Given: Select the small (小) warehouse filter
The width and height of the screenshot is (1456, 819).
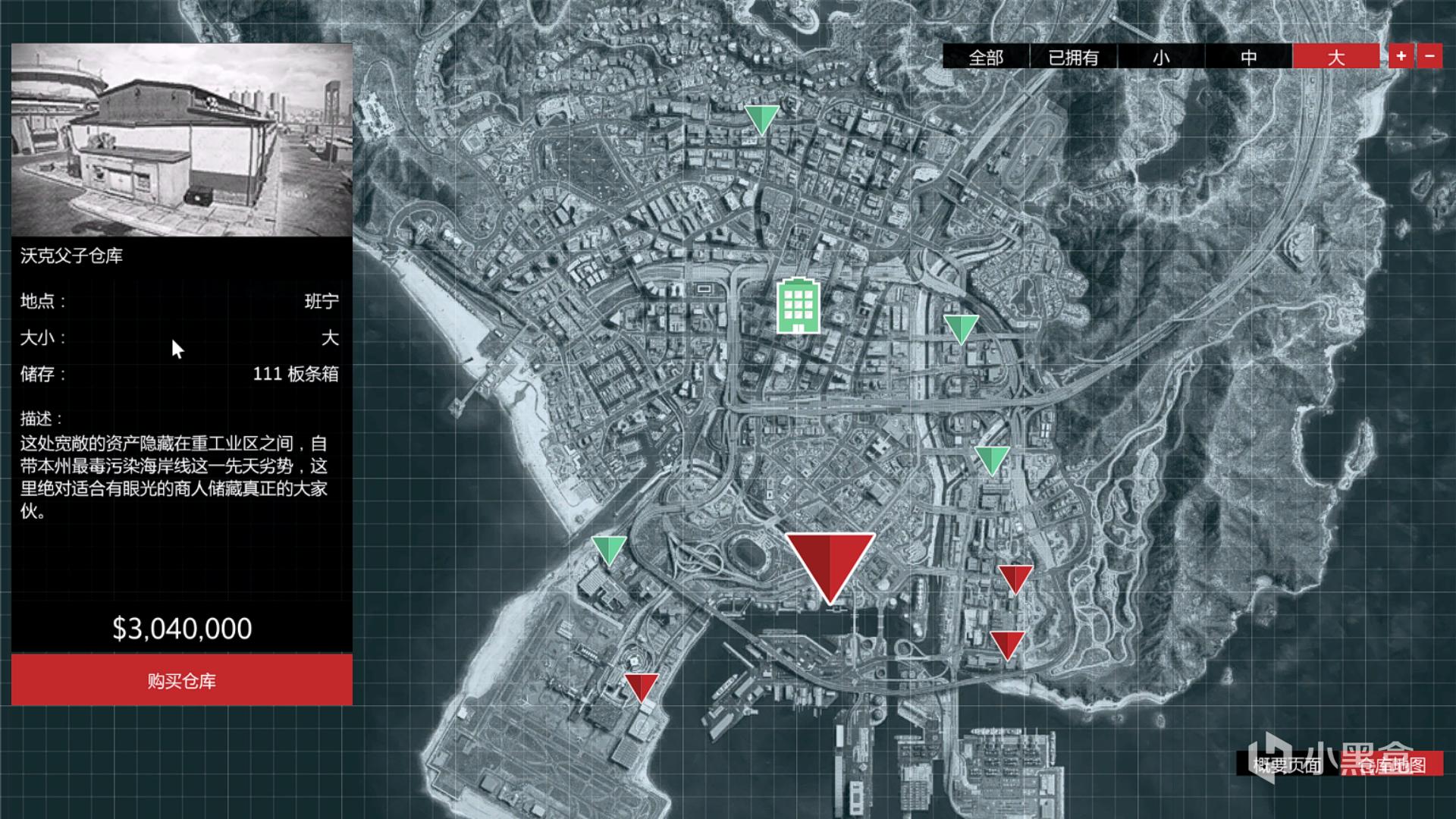Looking at the screenshot, I should (1161, 57).
